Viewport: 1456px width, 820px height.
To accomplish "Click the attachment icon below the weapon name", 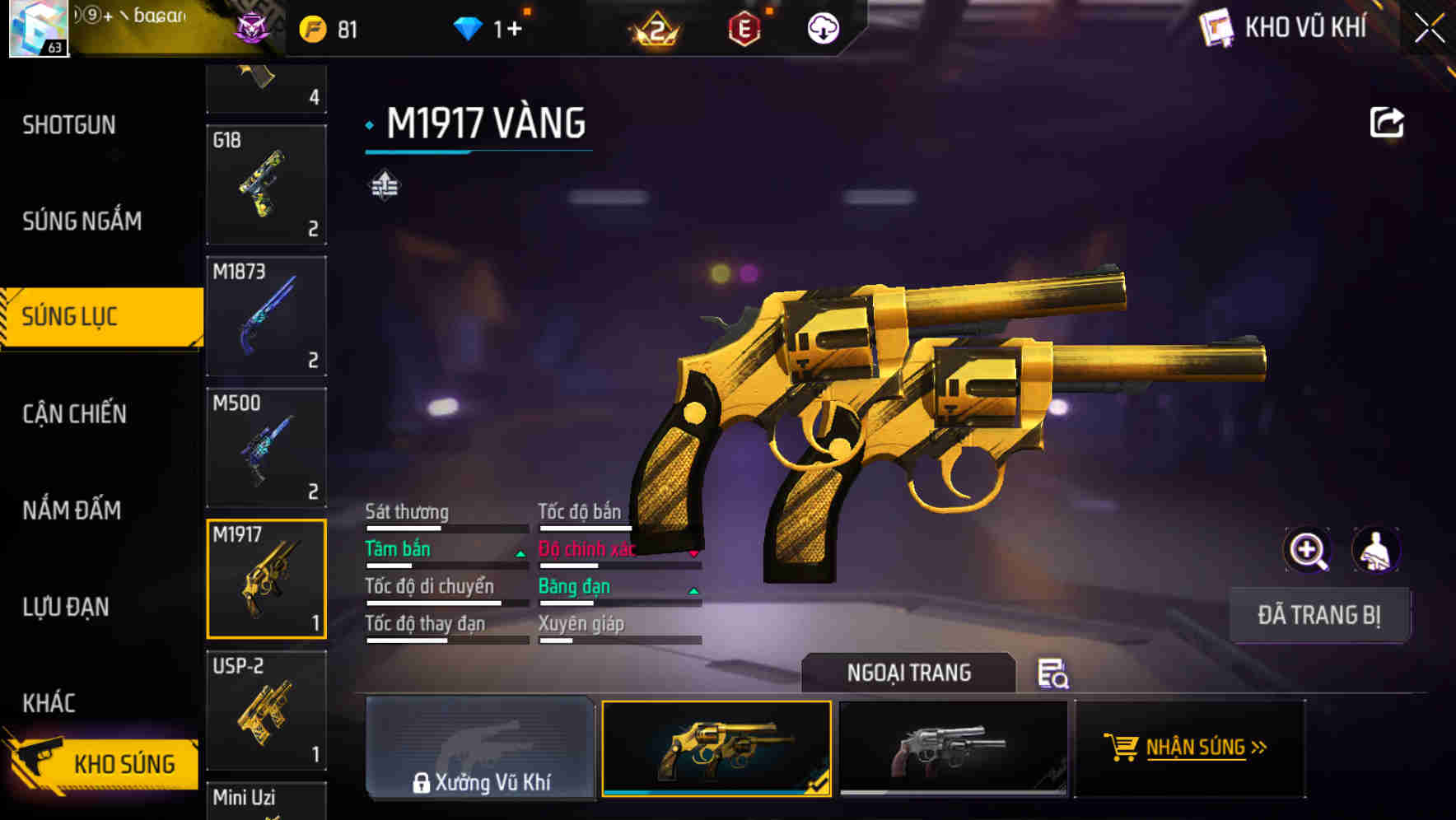I will click(384, 184).
